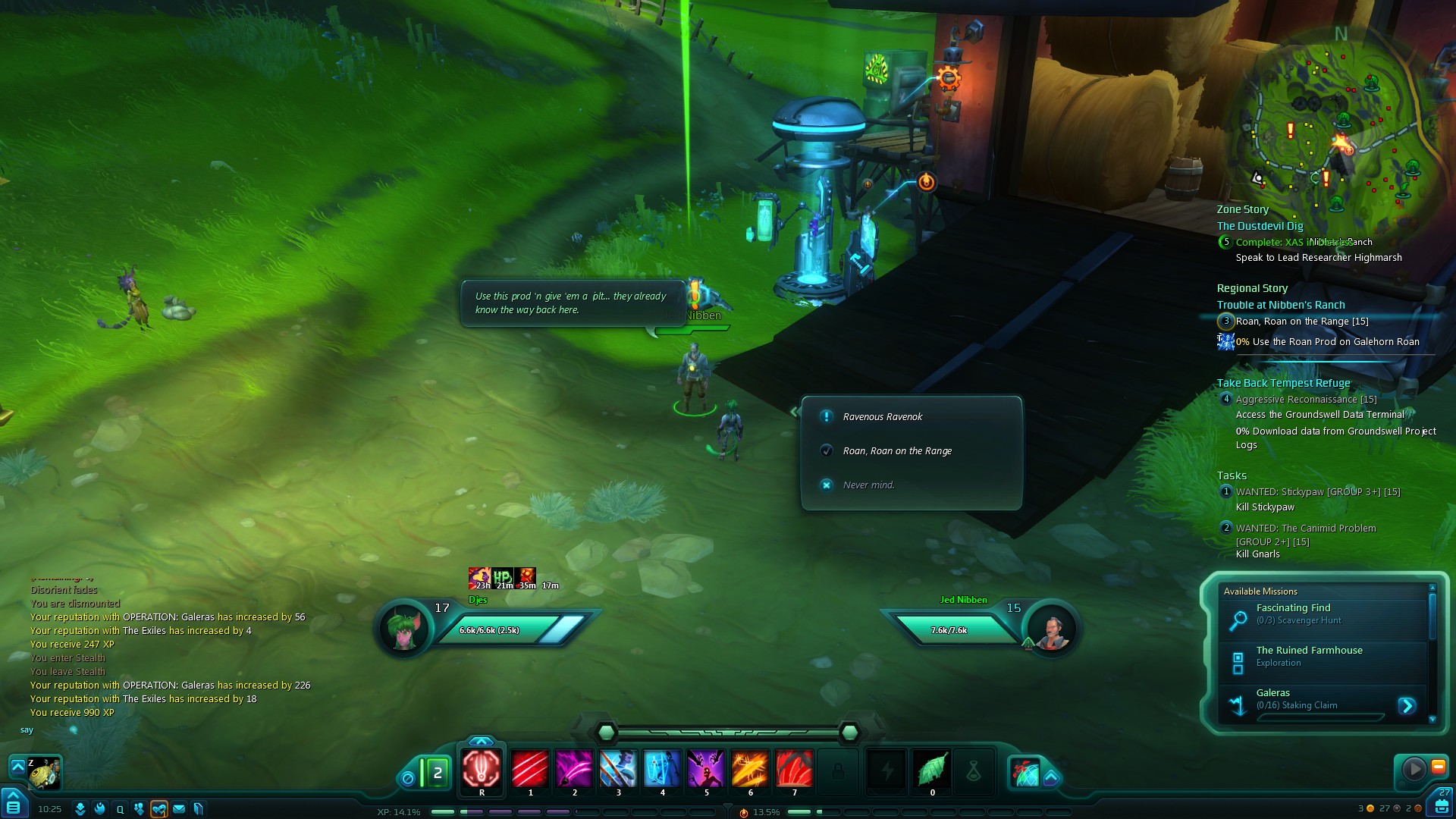Use the green leaf item in slot 0

point(932,769)
